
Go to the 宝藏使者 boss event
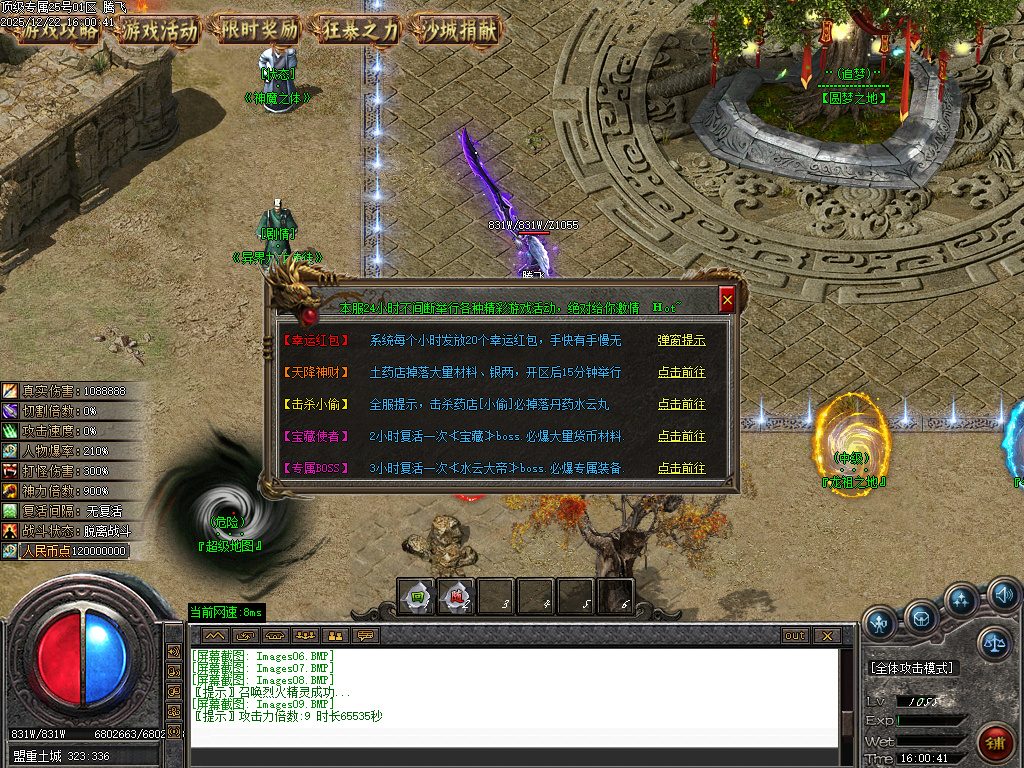coord(681,436)
